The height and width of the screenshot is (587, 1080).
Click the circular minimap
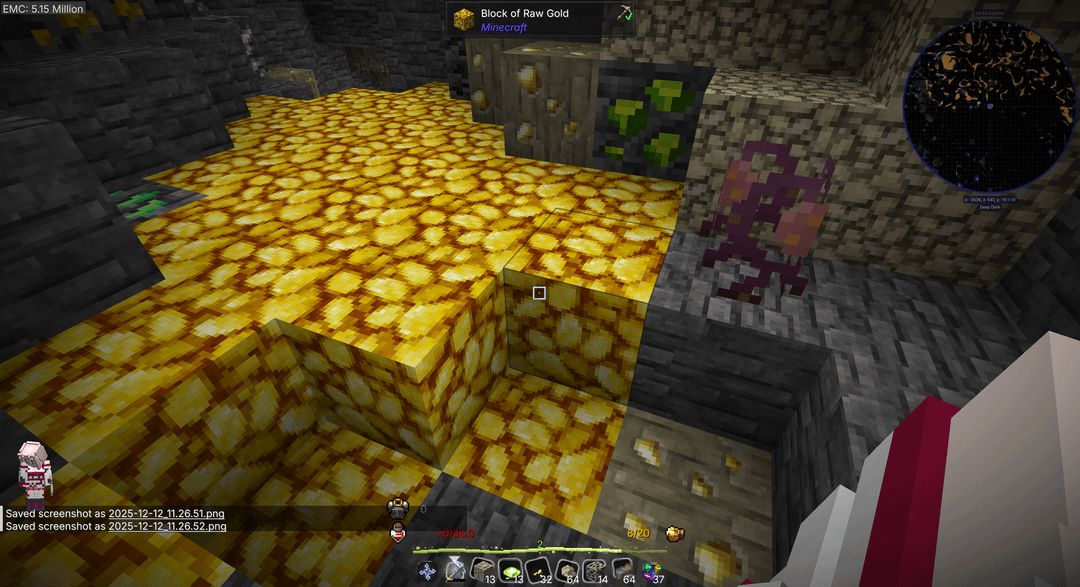(990, 106)
